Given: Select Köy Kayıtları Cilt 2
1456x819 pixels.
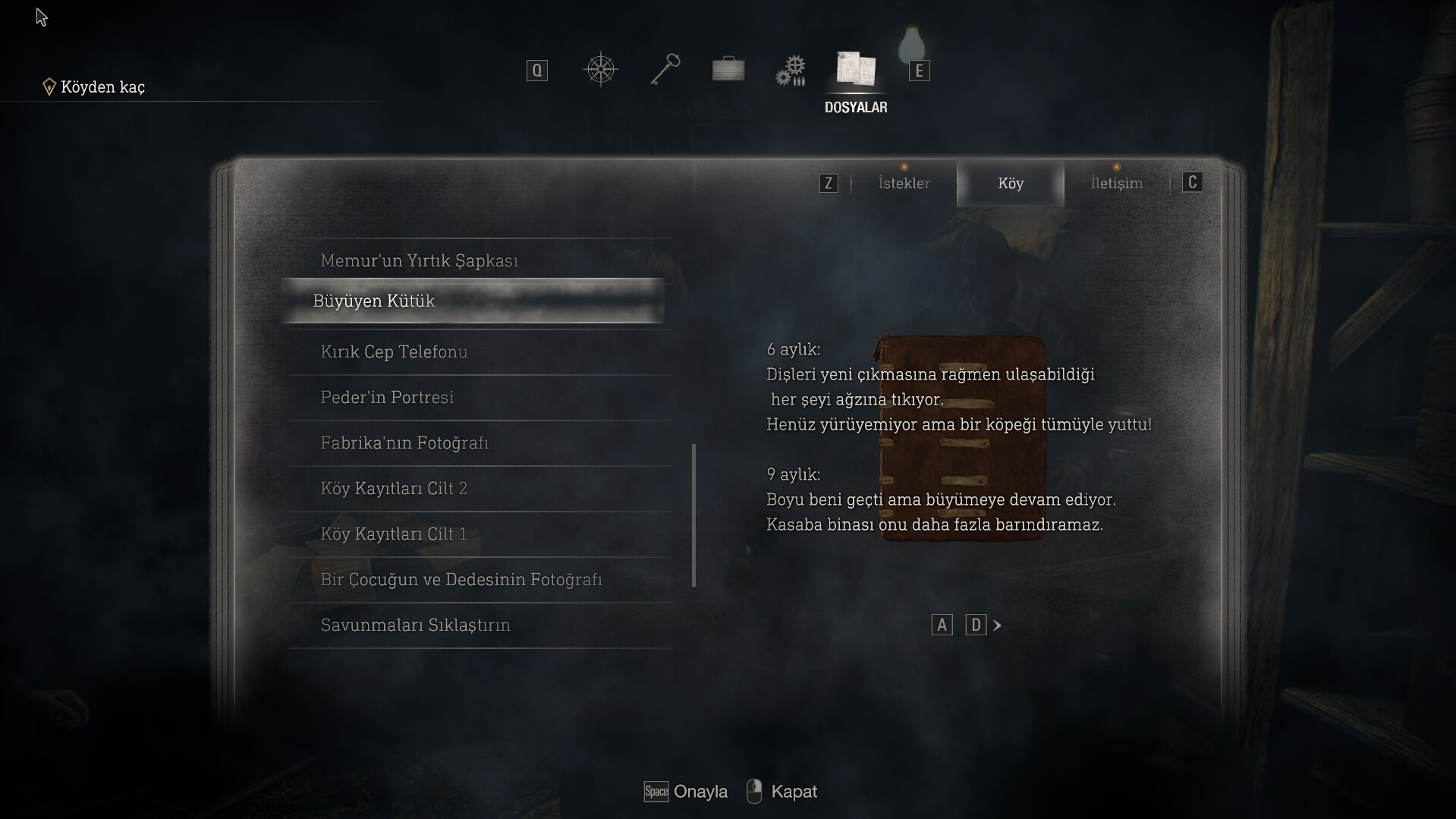Looking at the screenshot, I should click(x=395, y=488).
